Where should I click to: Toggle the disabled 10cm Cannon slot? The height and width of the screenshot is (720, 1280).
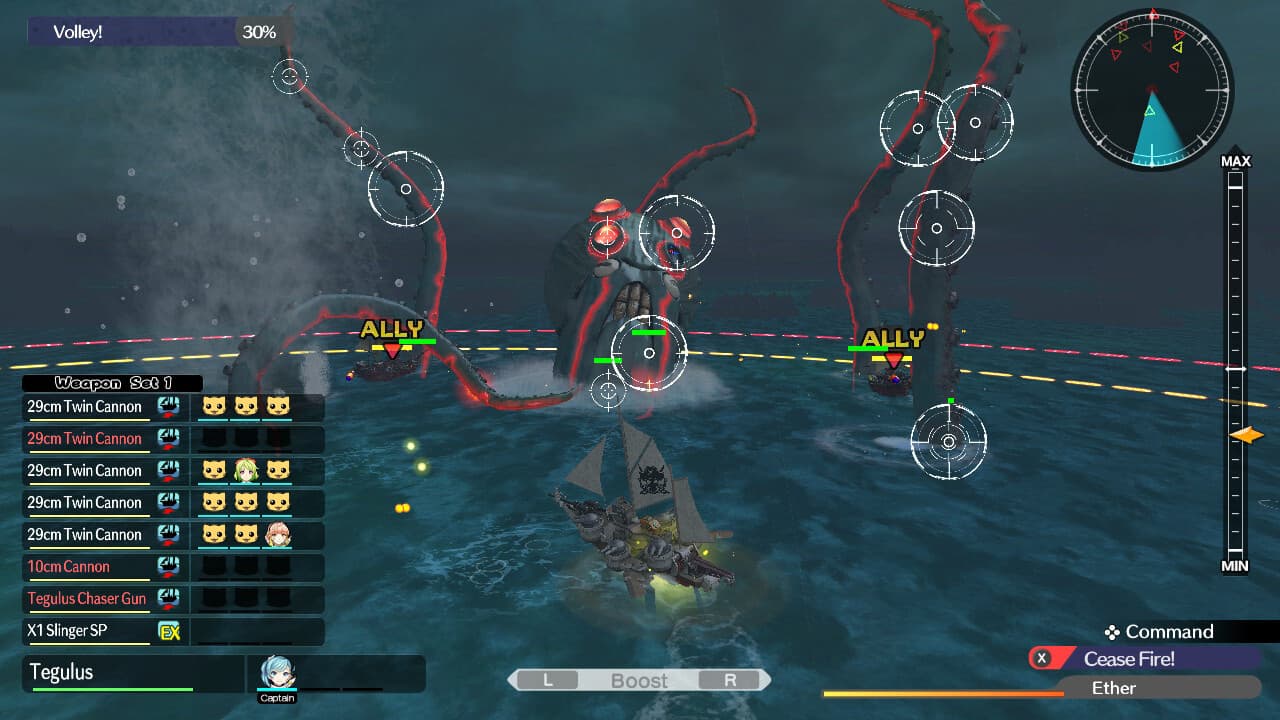point(87,567)
